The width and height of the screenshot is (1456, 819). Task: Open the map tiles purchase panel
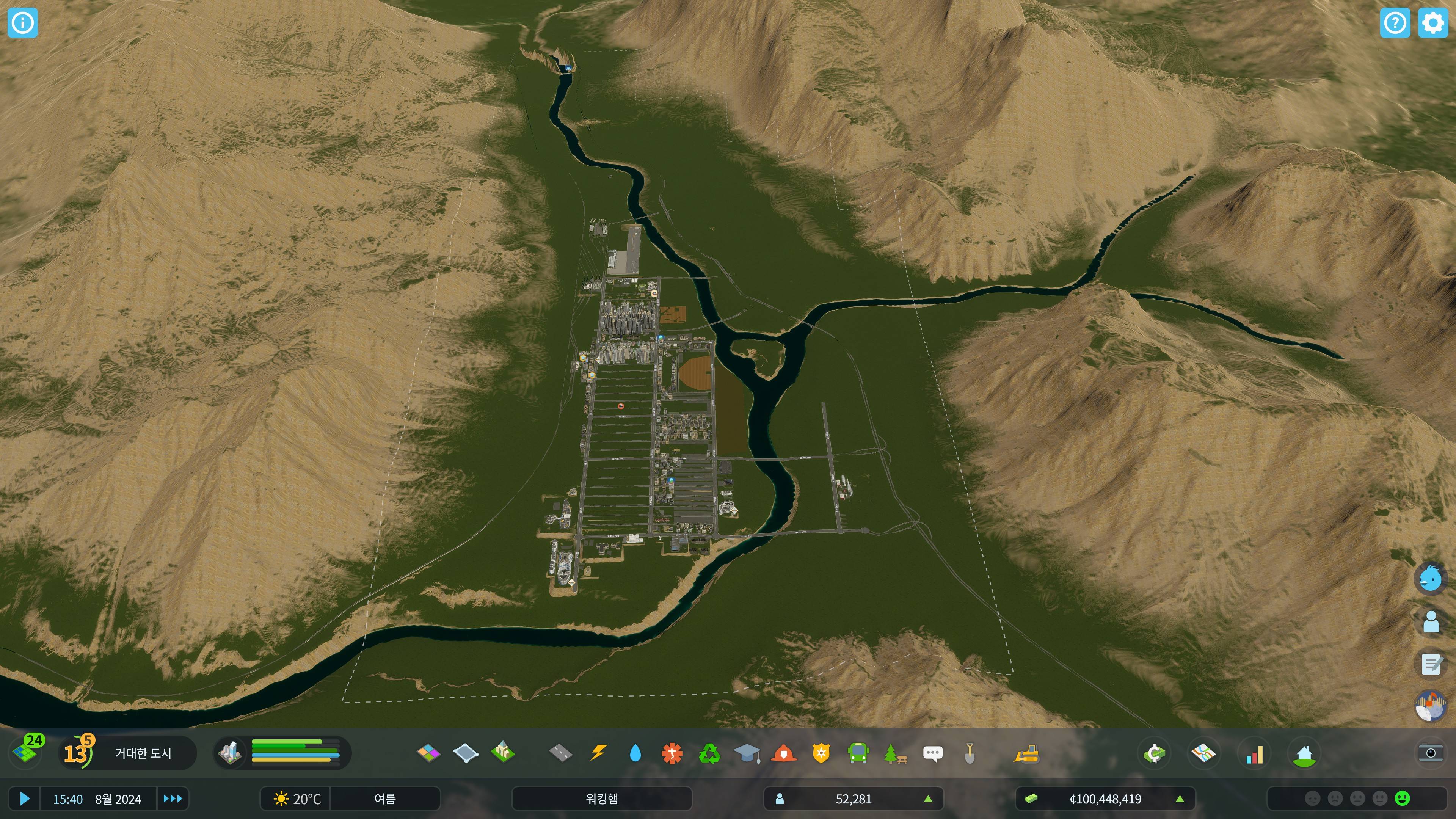(x=26, y=752)
